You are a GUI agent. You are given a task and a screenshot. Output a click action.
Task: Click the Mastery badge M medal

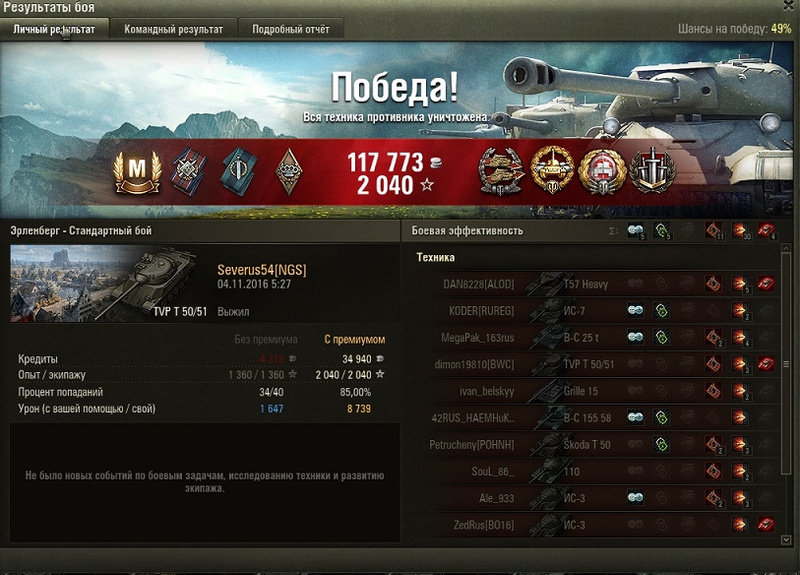pos(131,170)
